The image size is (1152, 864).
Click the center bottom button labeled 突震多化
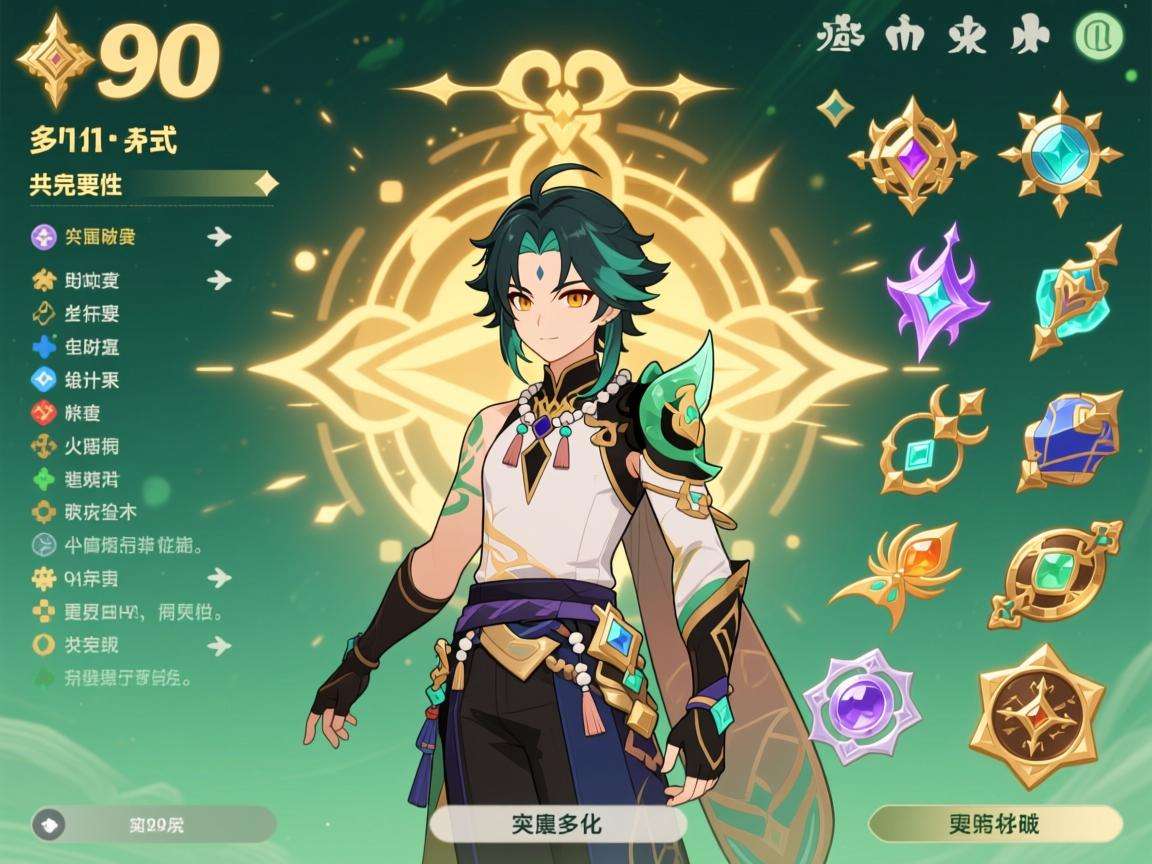(x=557, y=825)
